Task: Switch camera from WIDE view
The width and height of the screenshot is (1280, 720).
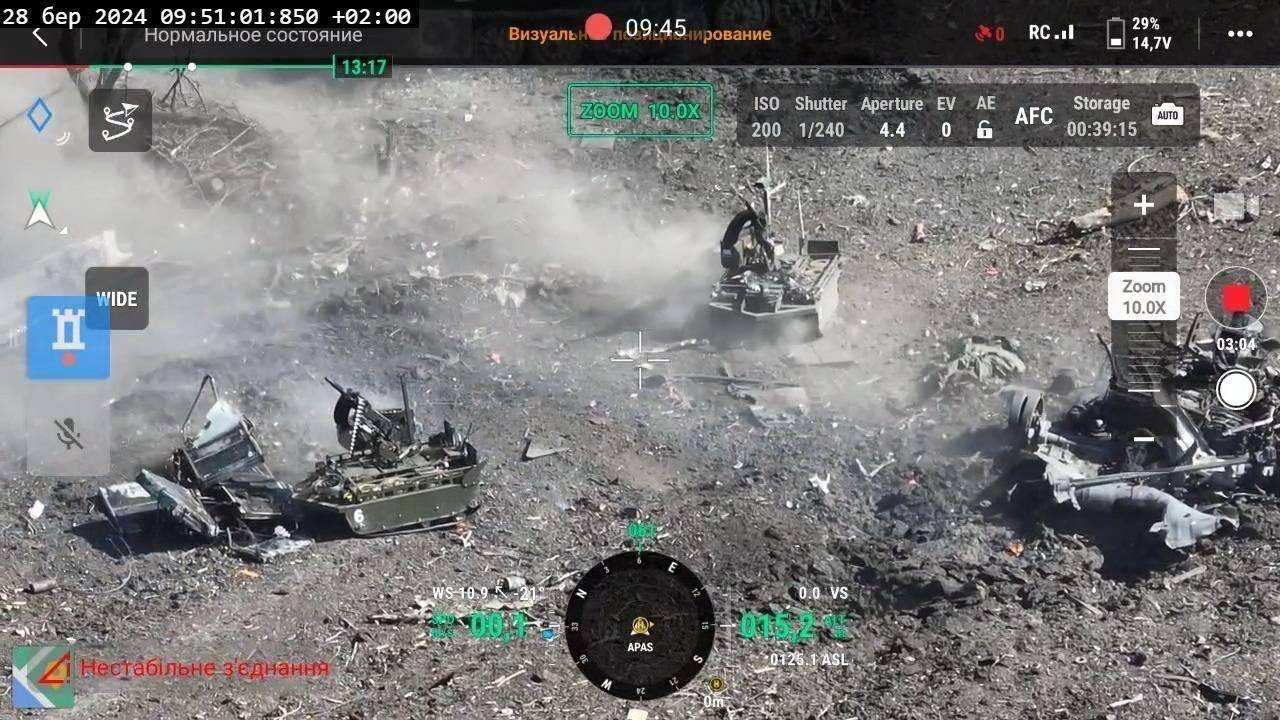Action: (x=117, y=298)
